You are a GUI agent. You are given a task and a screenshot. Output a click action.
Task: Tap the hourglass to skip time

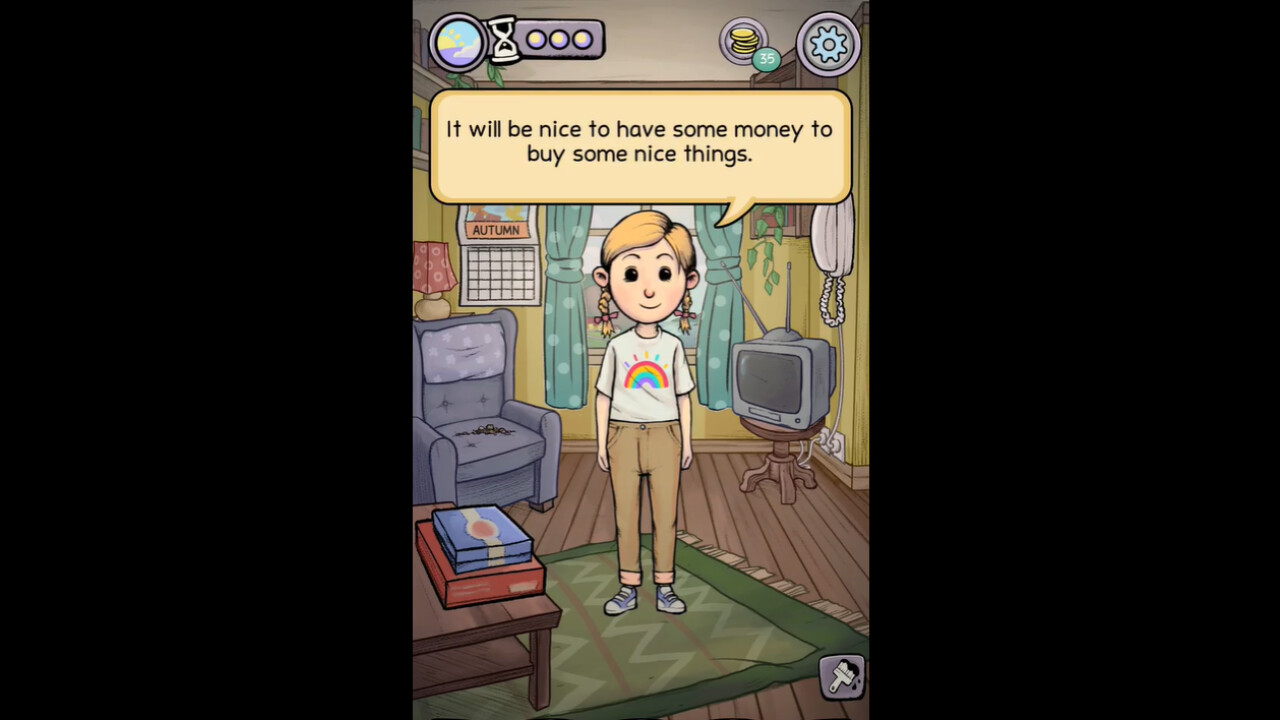click(x=505, y=39)
